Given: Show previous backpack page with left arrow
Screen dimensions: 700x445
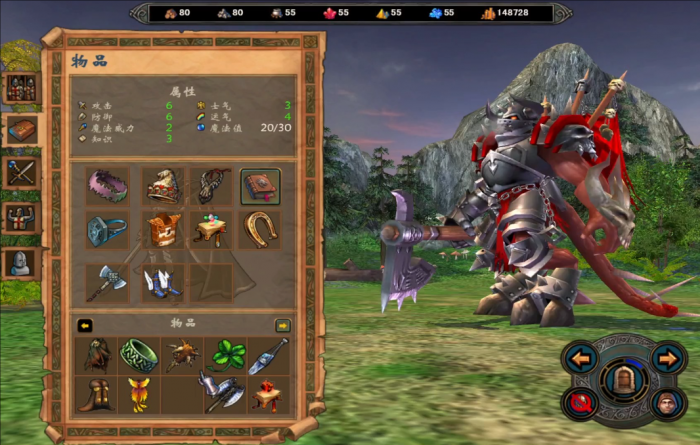Looking at the screenshot, I should 85,324.
